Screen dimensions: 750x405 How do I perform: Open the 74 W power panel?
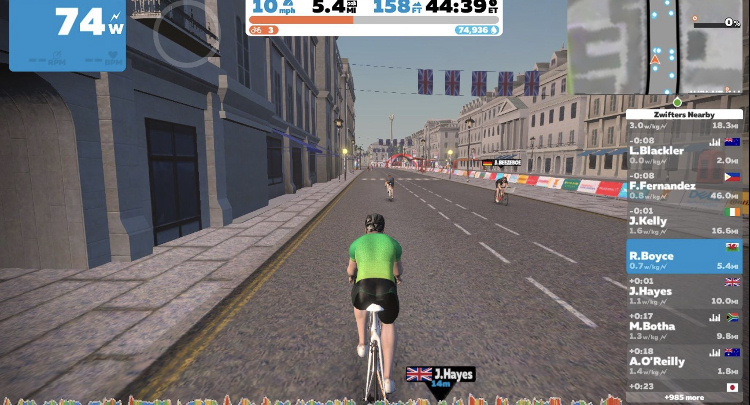(68, 35)
